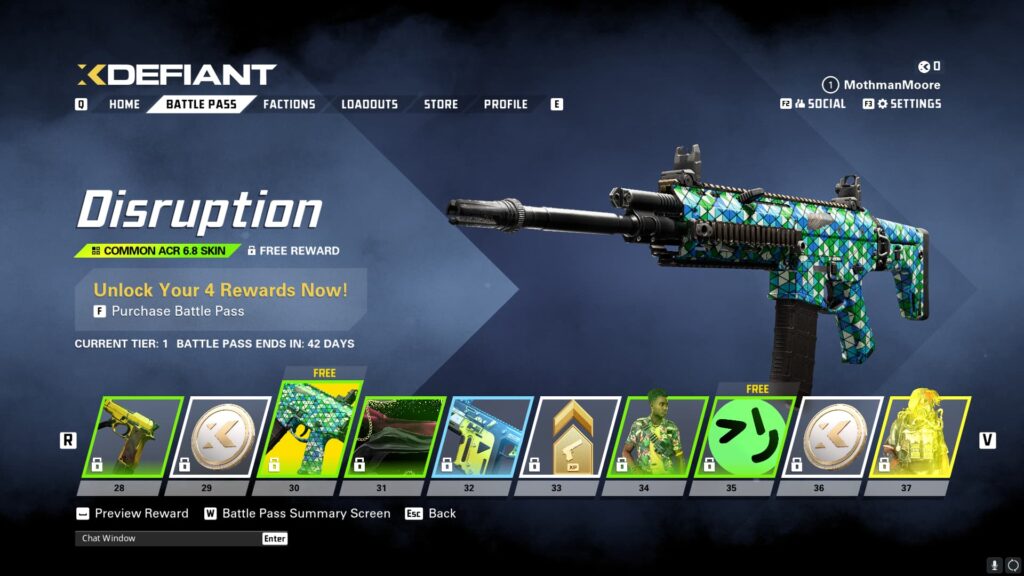Open the Battle Pass Summary Screen

306,514
